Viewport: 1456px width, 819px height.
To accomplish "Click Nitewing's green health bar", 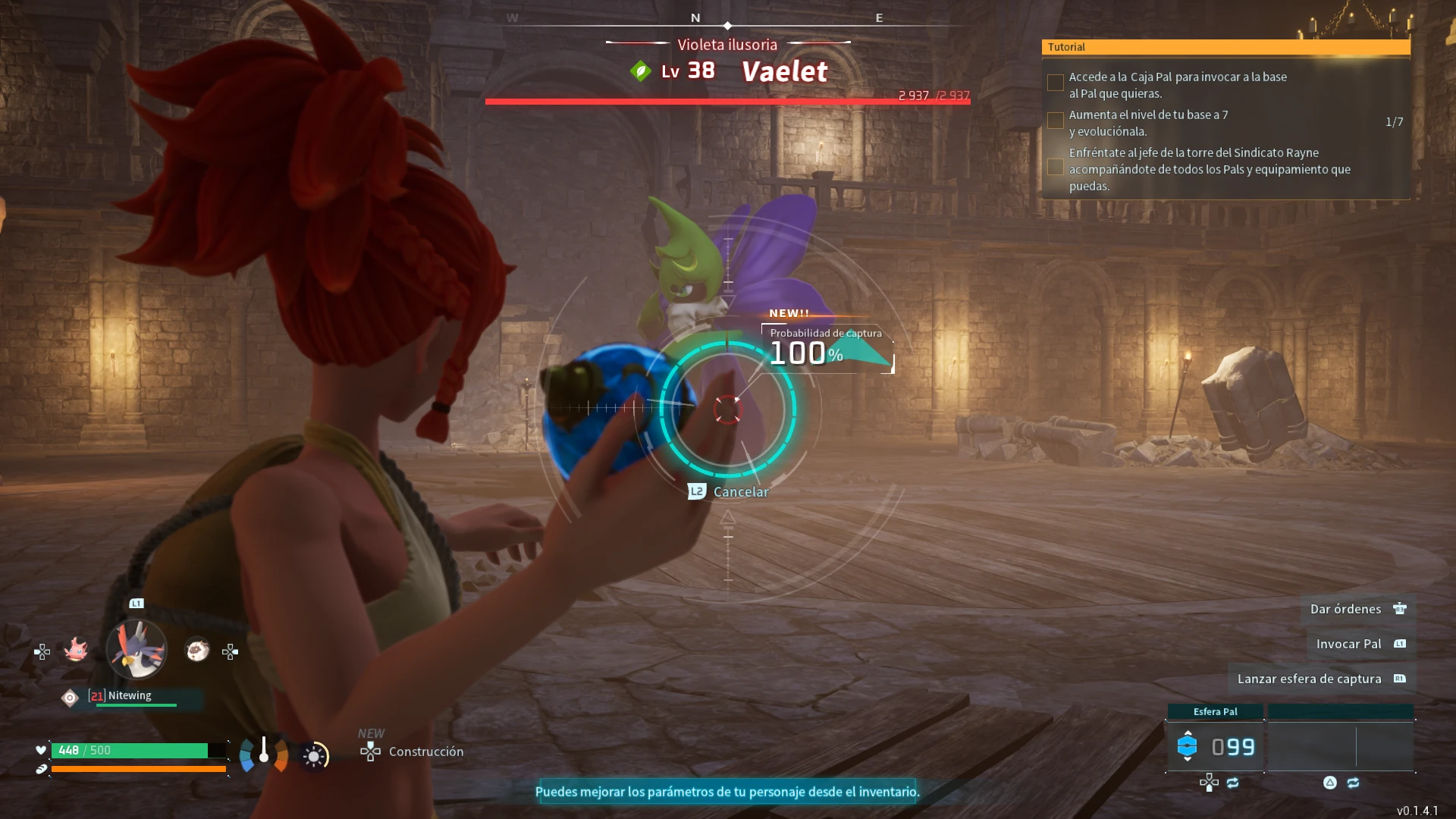I will 136,705.
